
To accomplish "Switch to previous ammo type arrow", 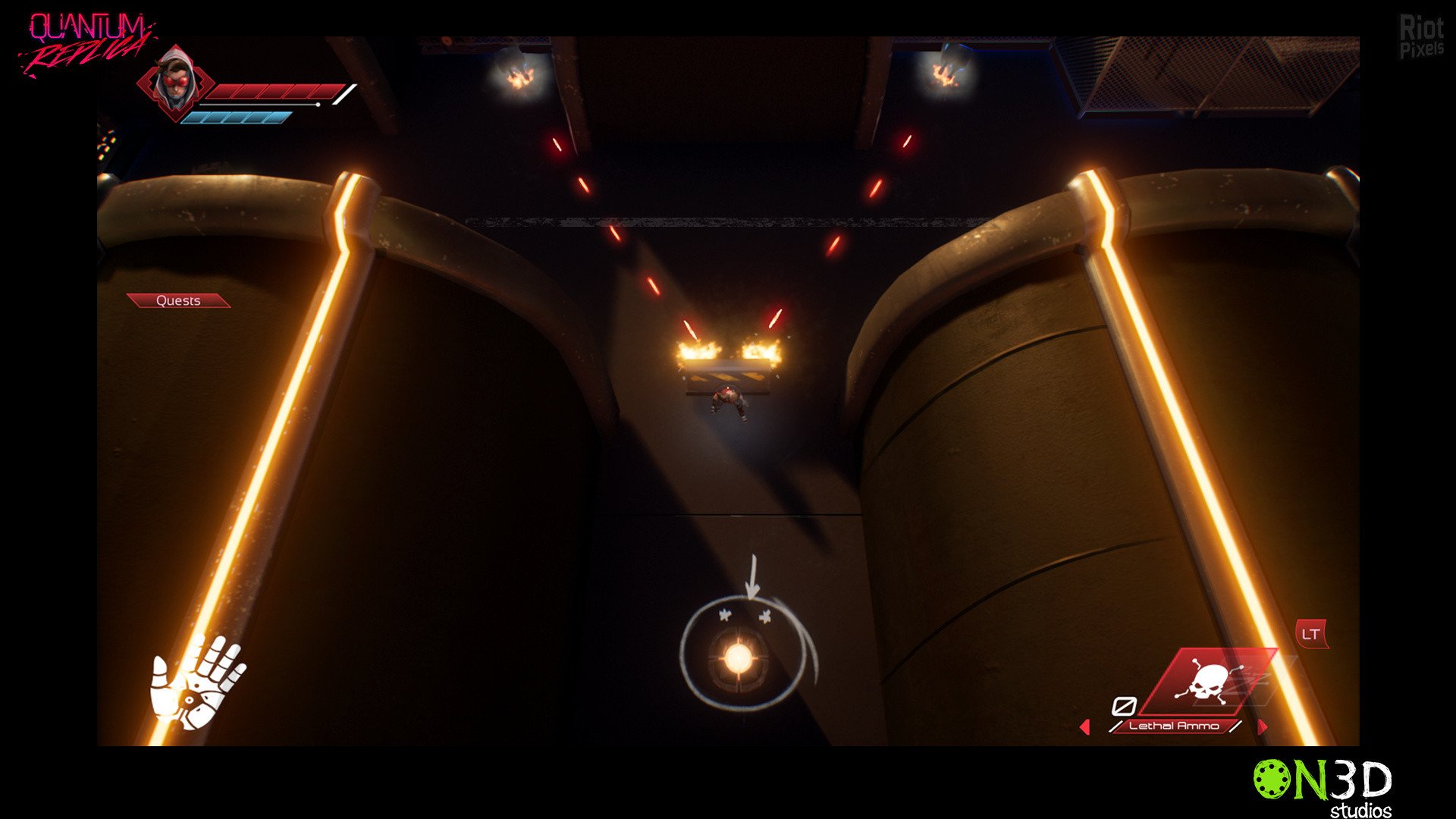I will pyautogui.click(x=1084, y=727).
